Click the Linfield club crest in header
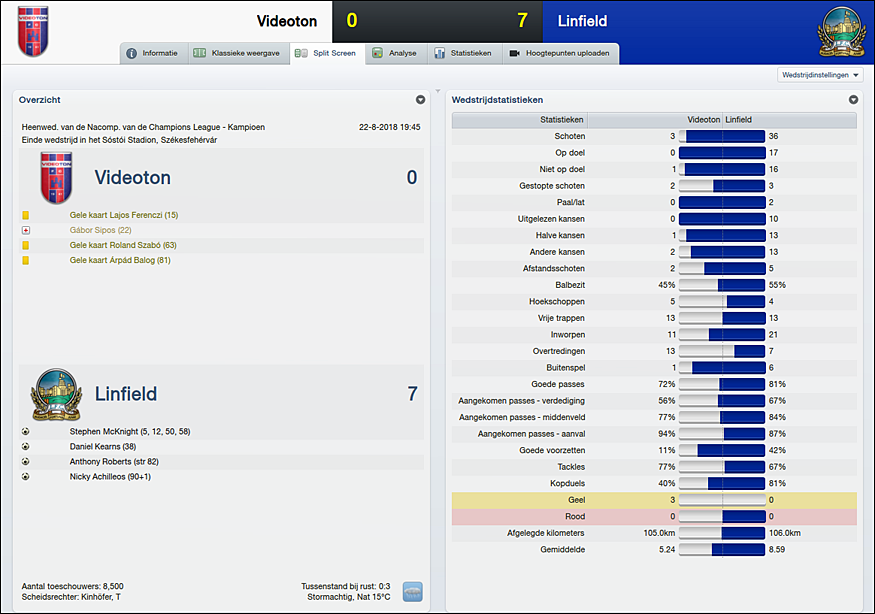 click(838, 31)
